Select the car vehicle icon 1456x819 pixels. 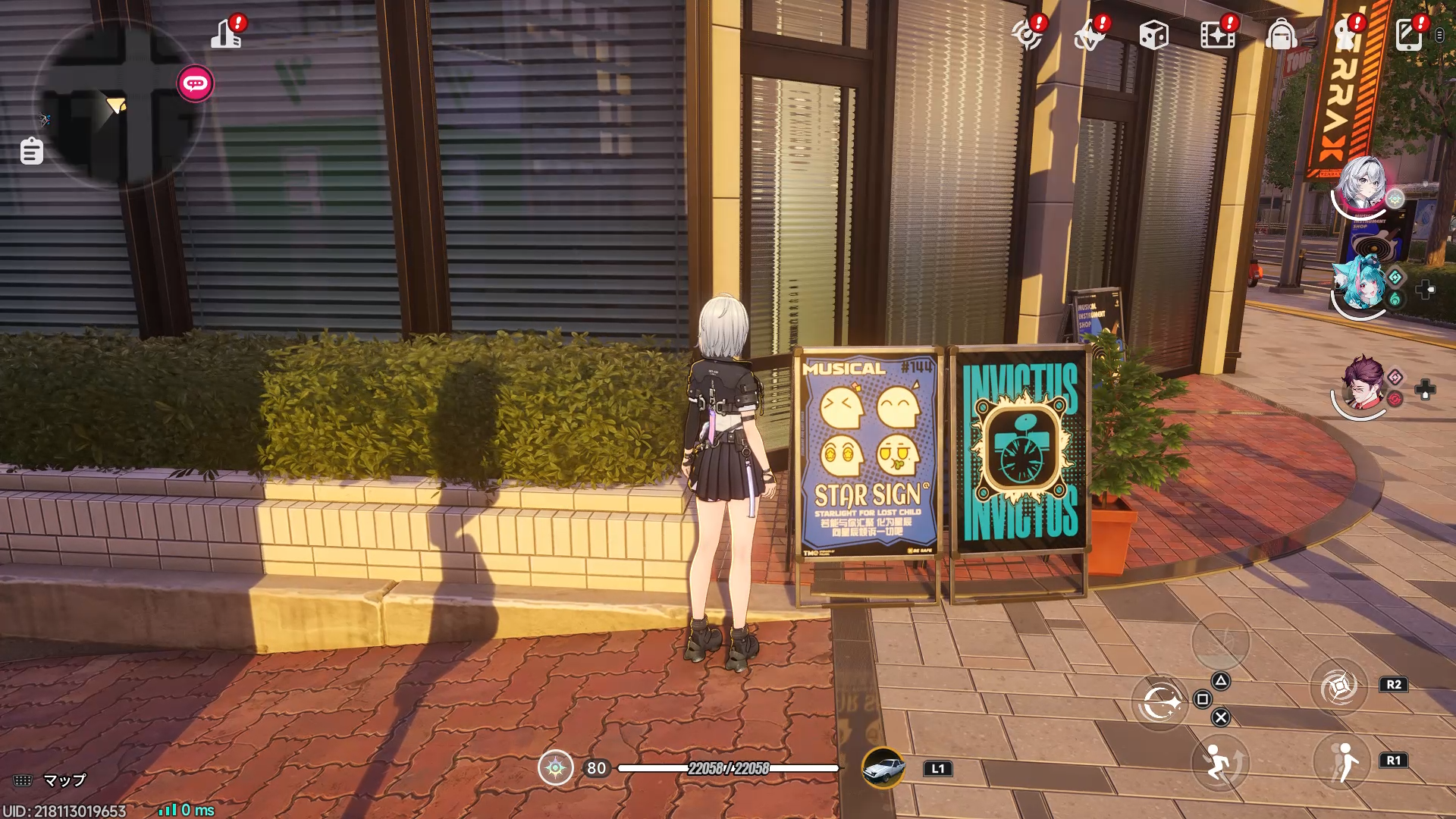click(x=883, y=768)
